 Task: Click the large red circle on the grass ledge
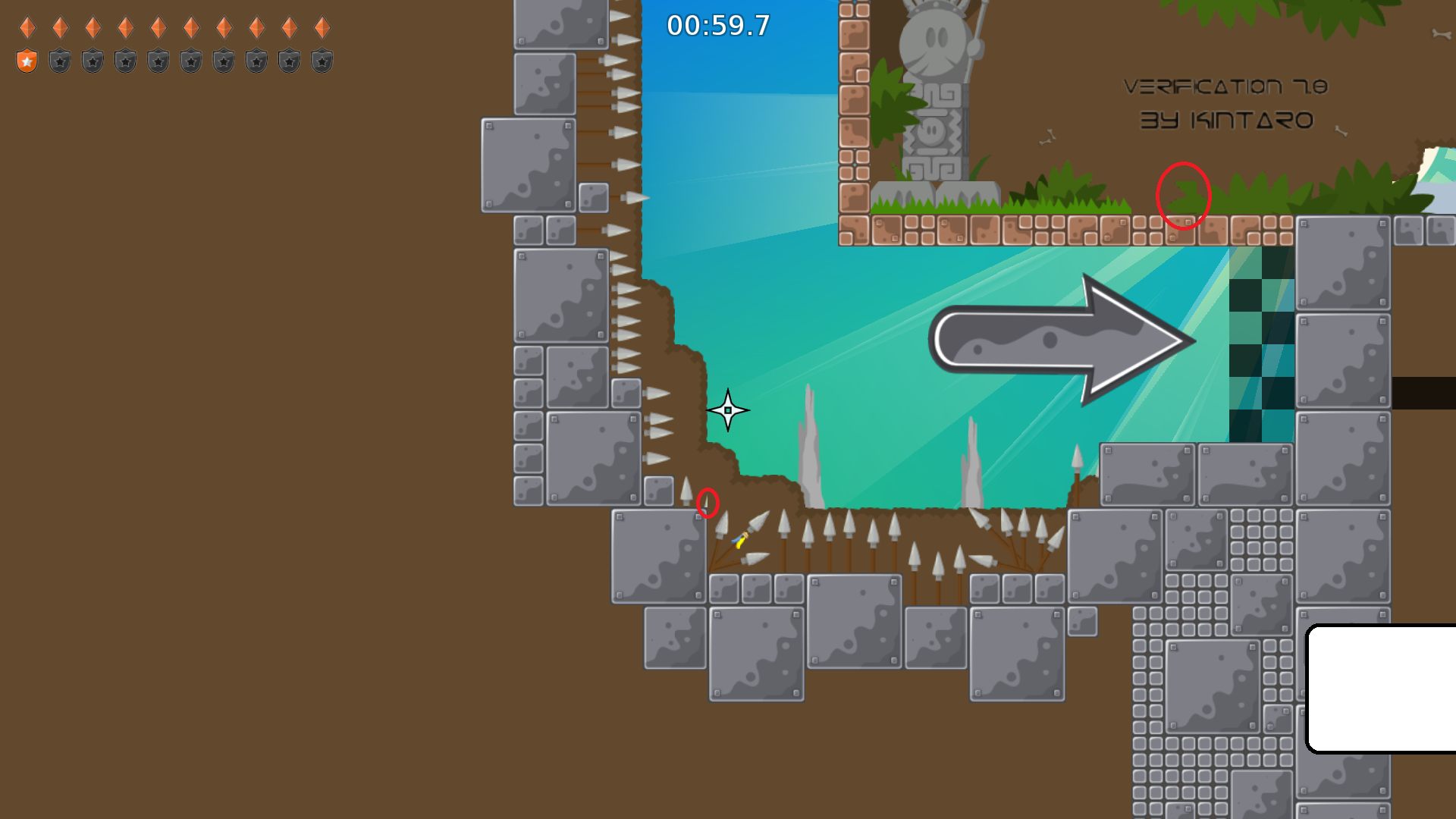tap(1183, 196)
